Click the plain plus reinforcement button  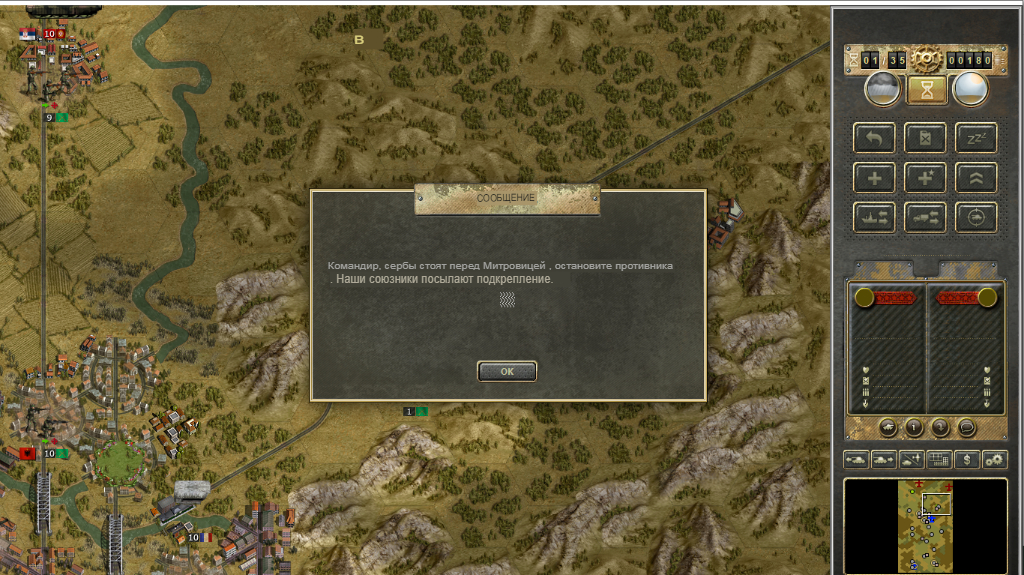(x=874, y=177)
